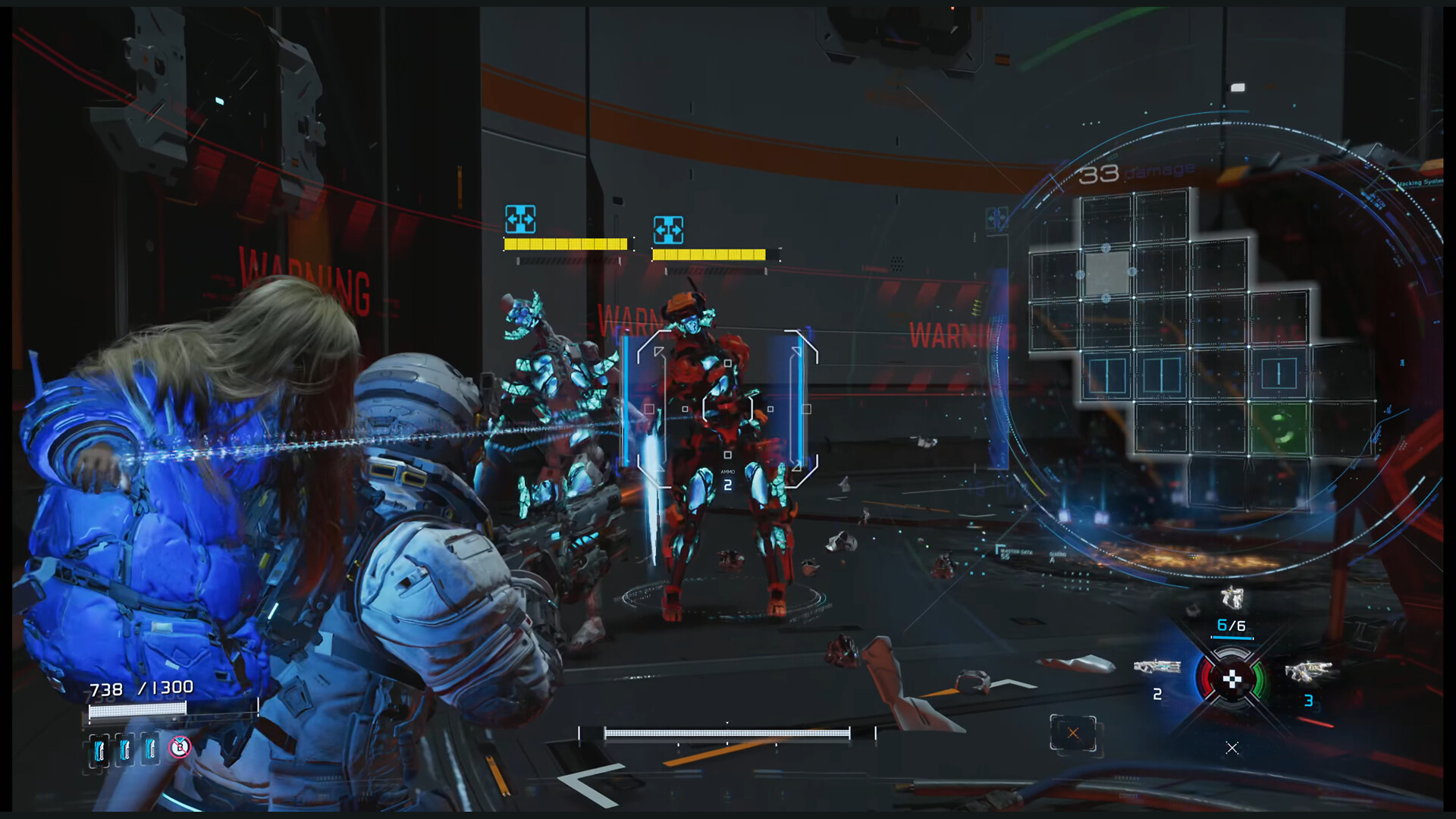The width and height of the screenshot is (1456, 819).
Task: Select the green goal tile in hacking grid
Action: (1279, 426)
